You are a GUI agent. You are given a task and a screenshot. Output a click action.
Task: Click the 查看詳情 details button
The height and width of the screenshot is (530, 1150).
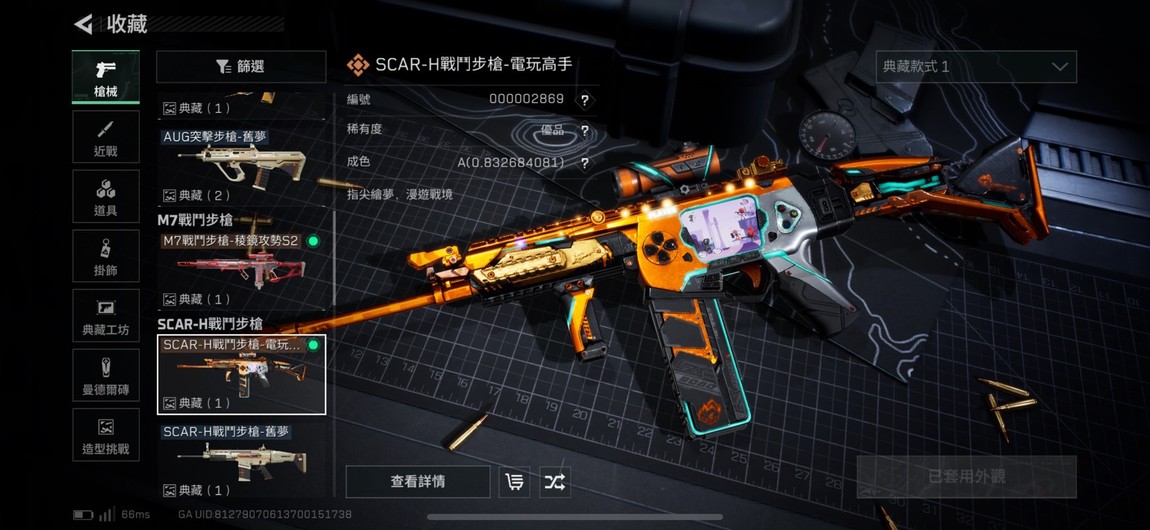tap(418, 482)
